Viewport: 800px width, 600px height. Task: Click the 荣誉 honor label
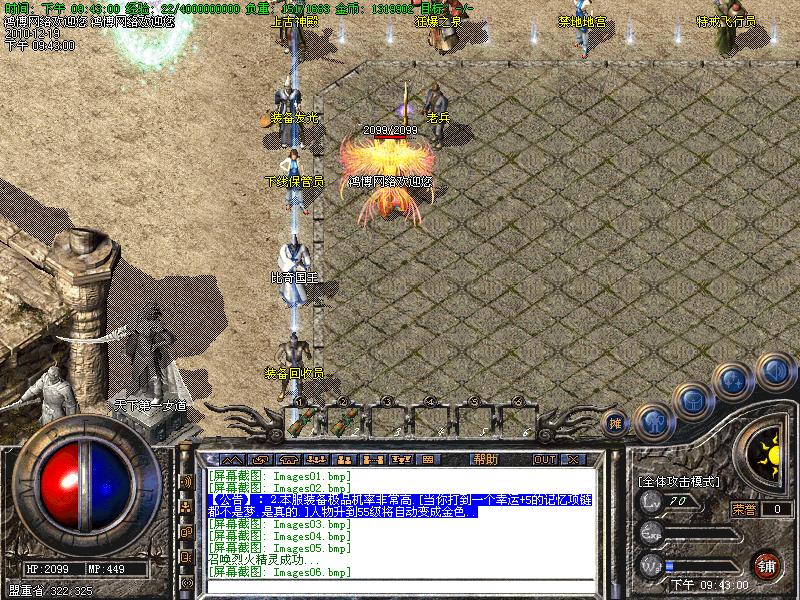[744, 509]
